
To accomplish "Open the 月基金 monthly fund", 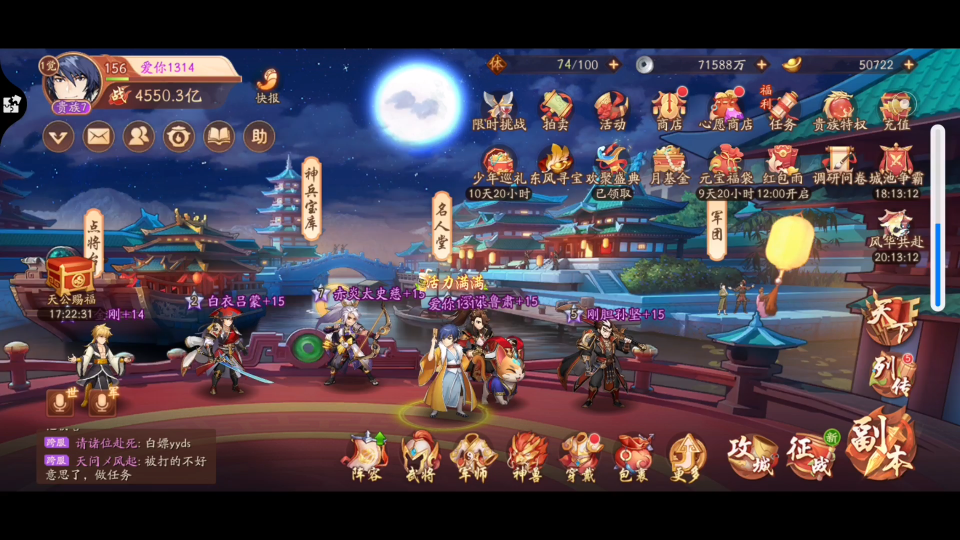I will point(669,163).
